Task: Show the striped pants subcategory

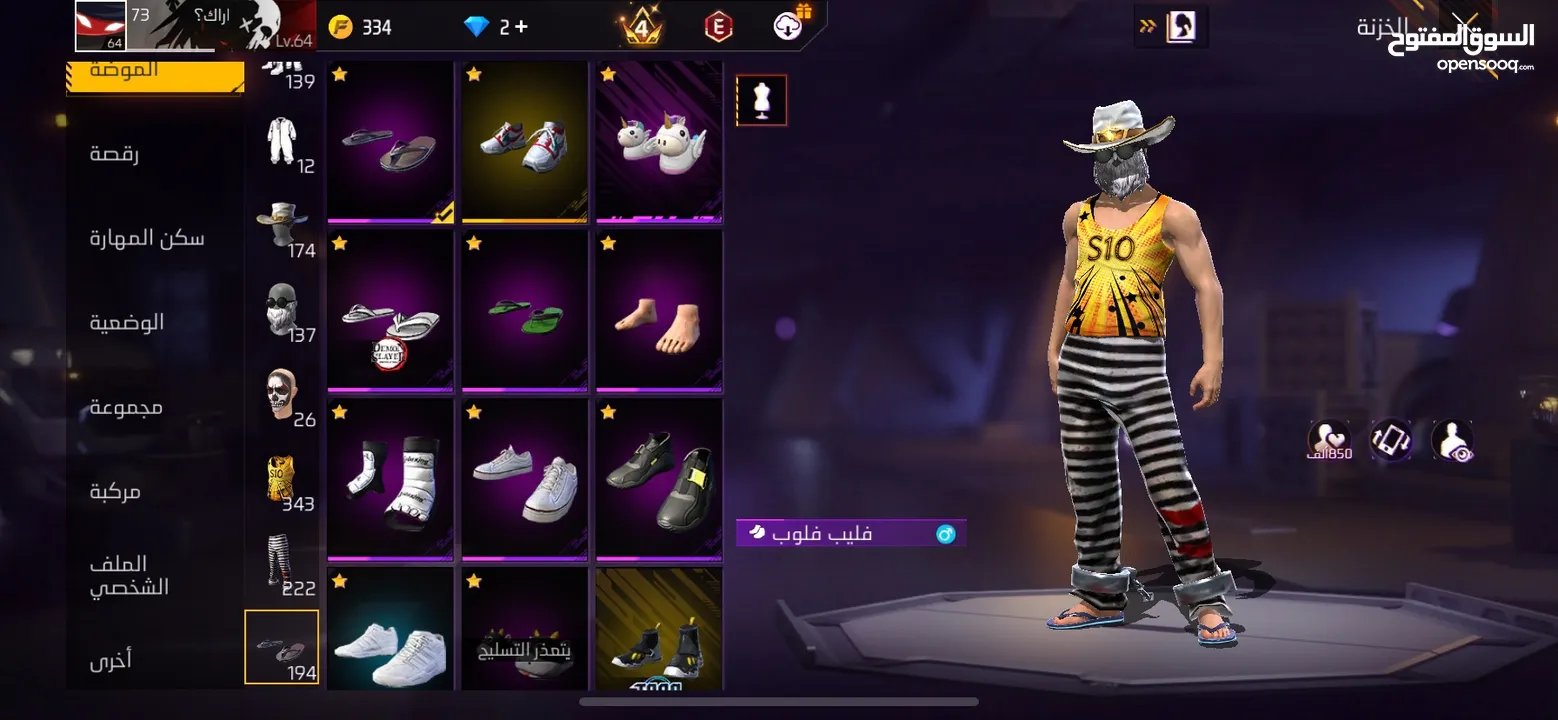Action: coord(283,565)
